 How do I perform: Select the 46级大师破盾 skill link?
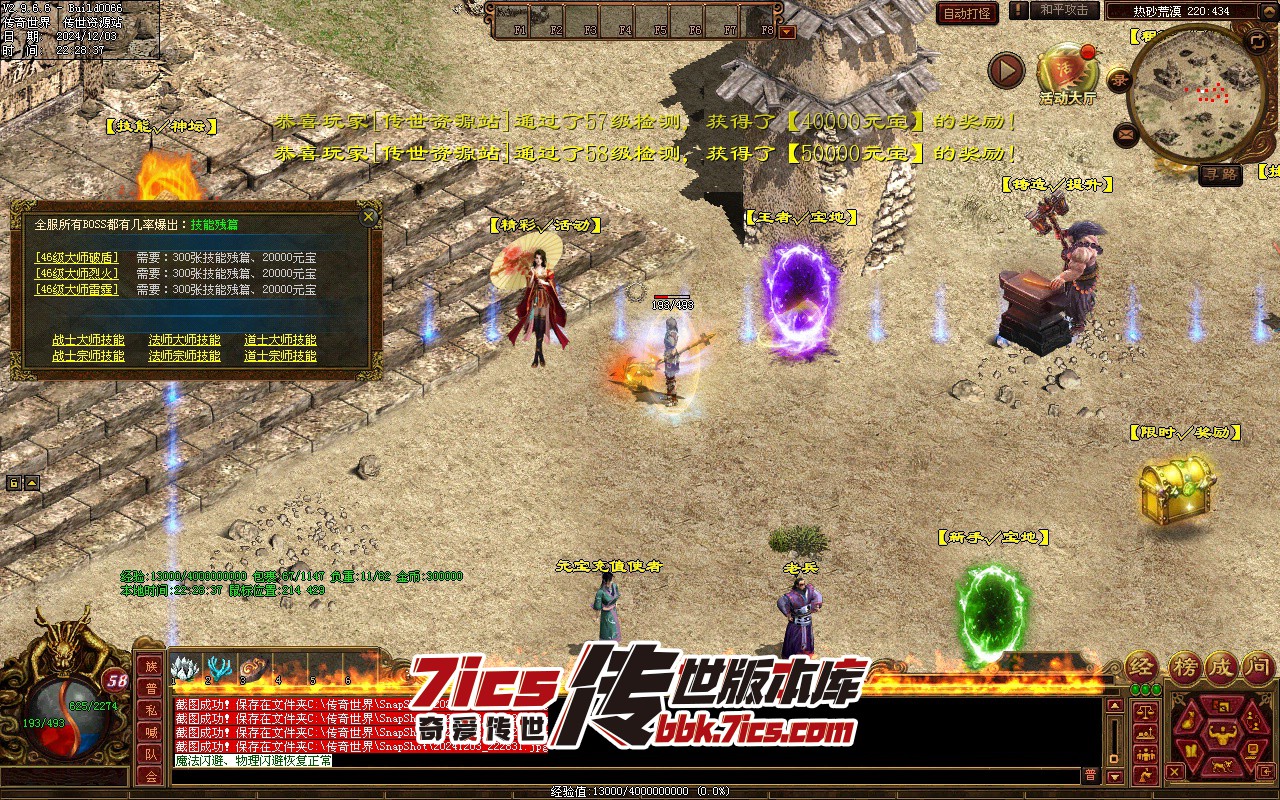(76, 257)
